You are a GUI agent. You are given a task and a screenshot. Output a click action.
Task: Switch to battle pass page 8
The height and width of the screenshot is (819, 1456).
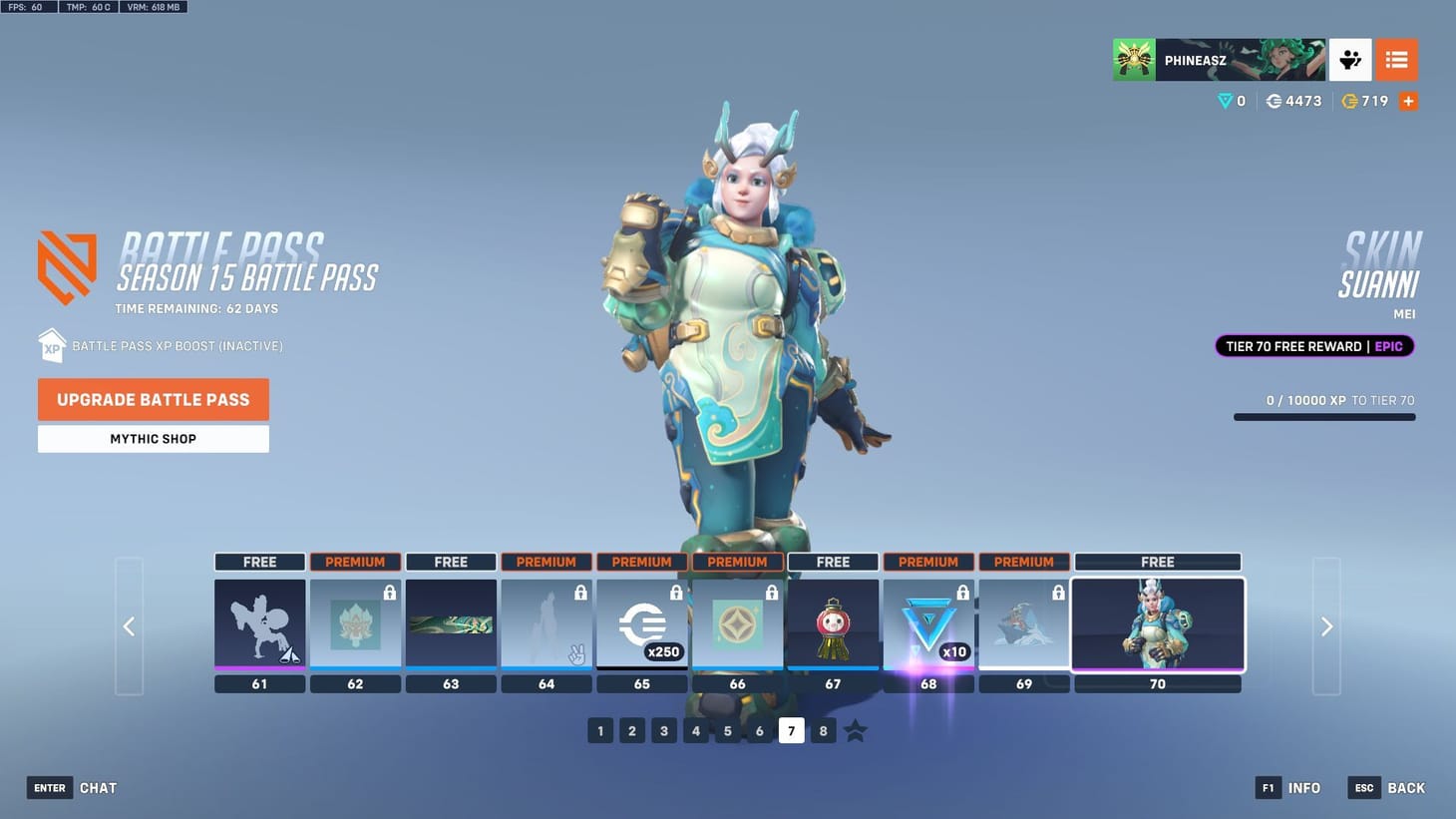(823, 730)
